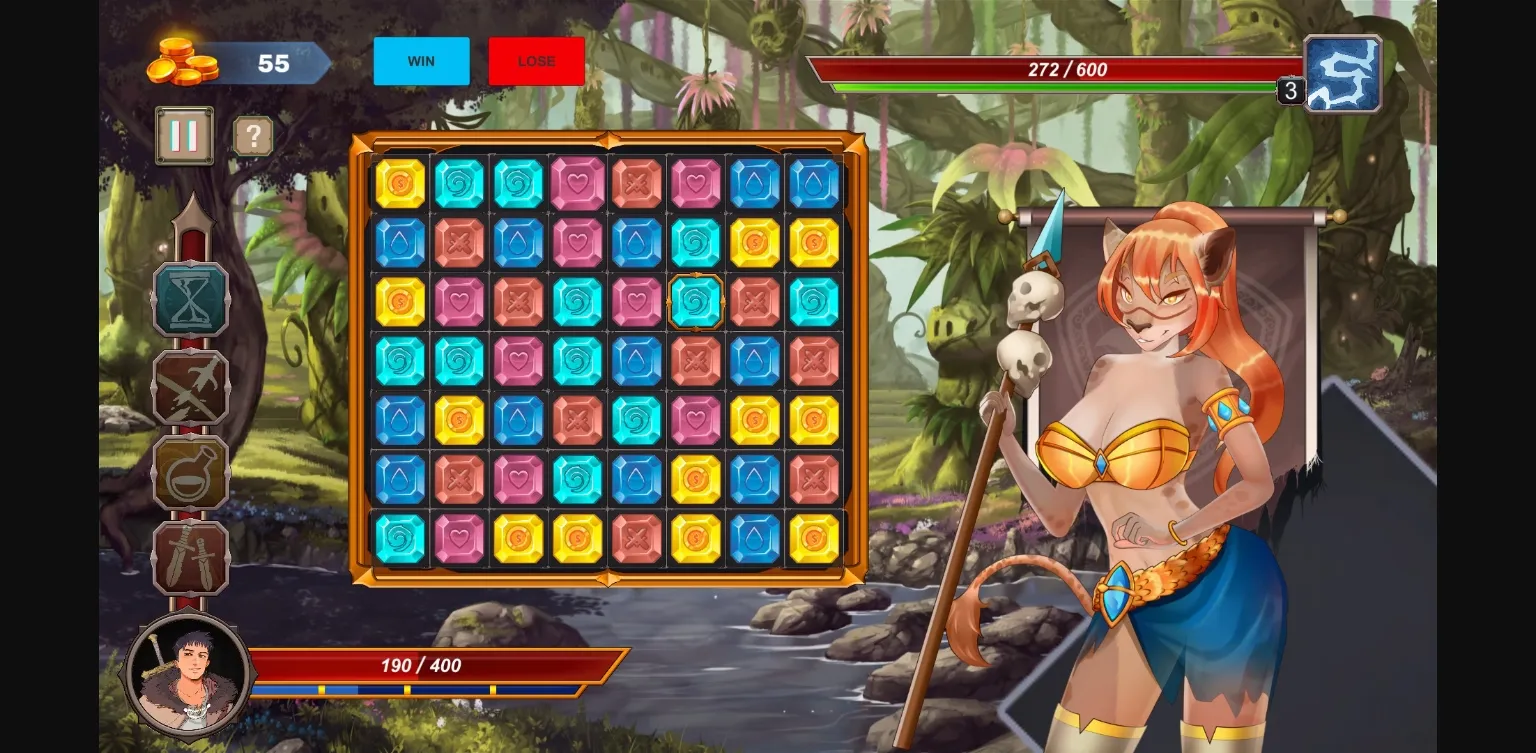Select the highlighted cyan swirl gem

pos(695,301)
